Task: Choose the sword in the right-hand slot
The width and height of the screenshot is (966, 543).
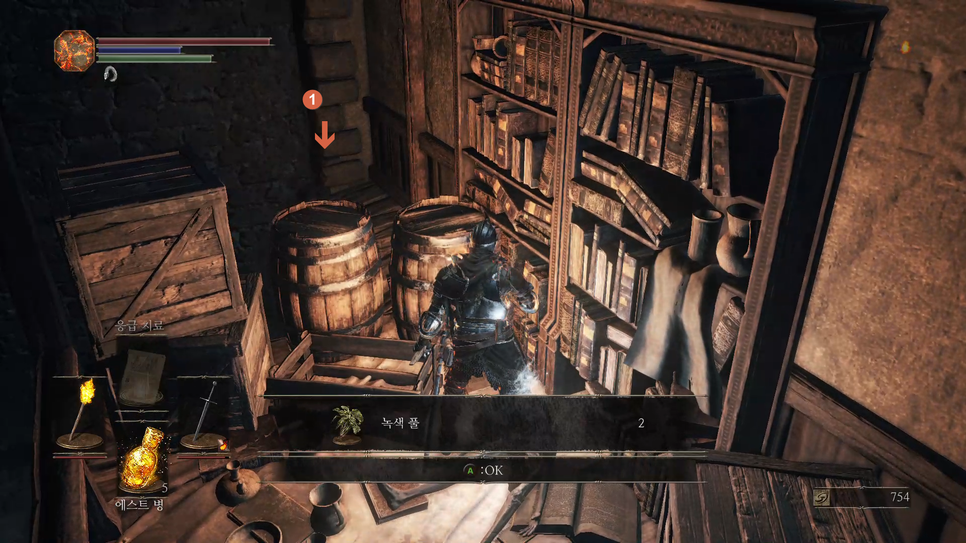Action: click(x=204, y=412)
